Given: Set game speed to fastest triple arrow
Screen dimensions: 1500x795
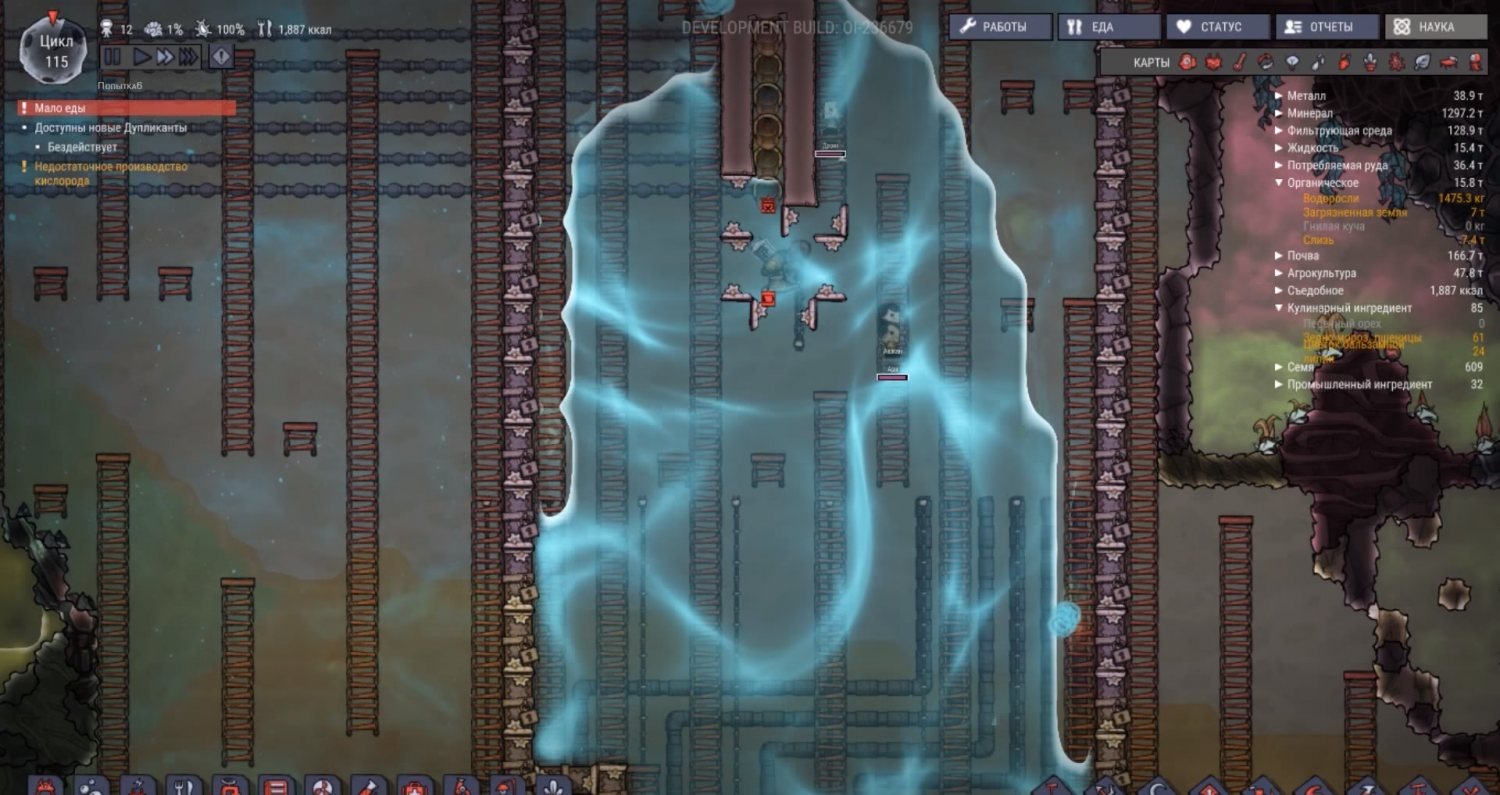Looking at the screenshot, I should click(187, 56).
